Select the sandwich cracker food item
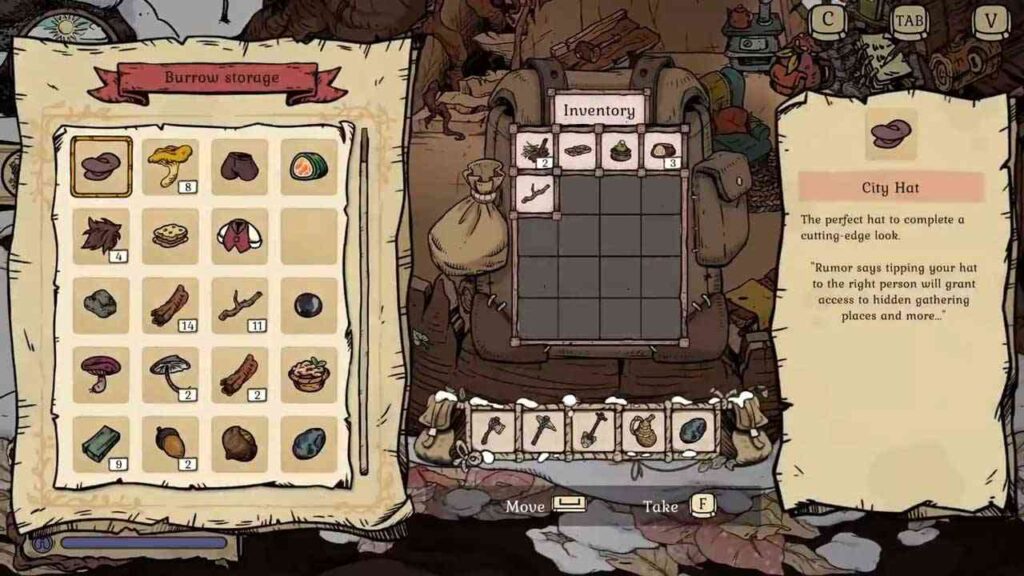Screen dimensions: 1024x576 [169, 236]
